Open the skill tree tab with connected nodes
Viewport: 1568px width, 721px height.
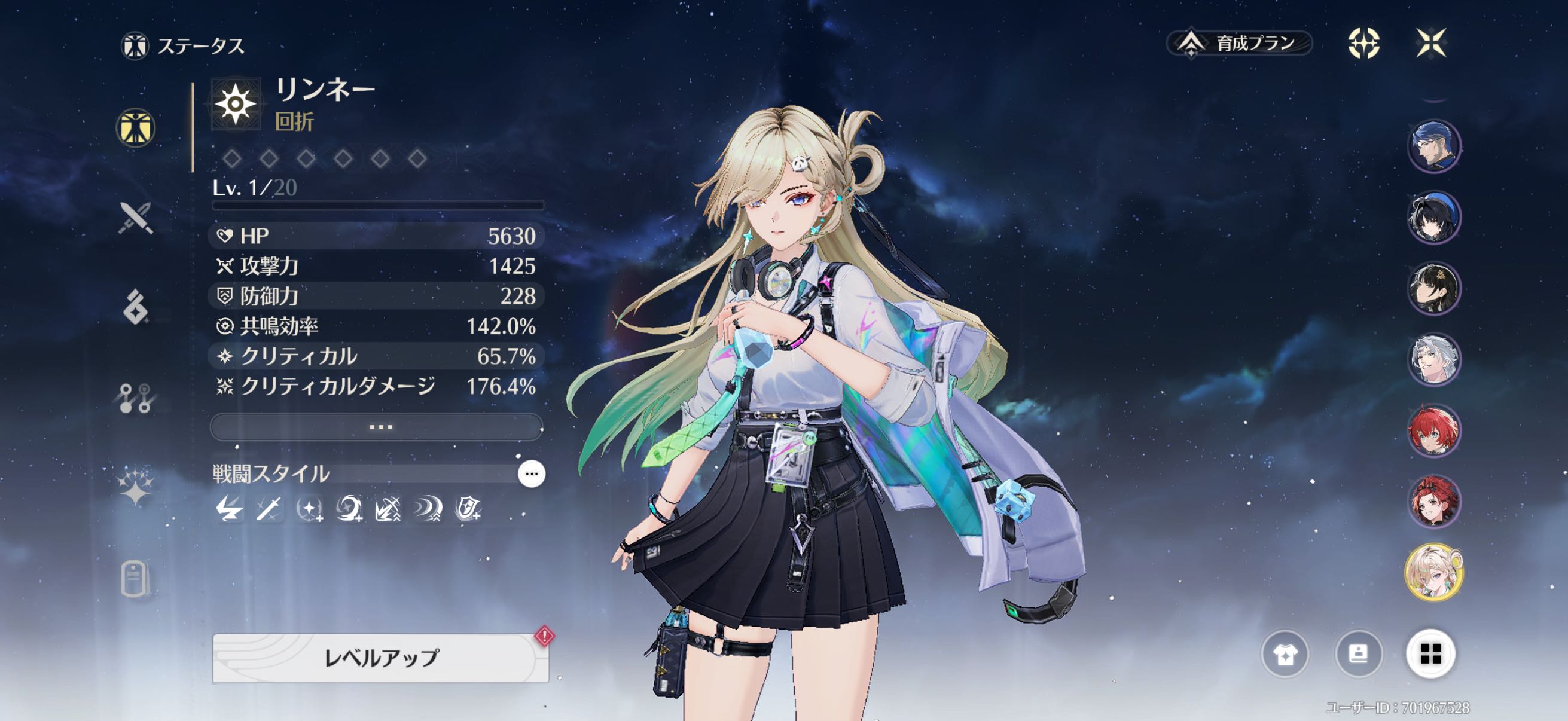[135, 399]
